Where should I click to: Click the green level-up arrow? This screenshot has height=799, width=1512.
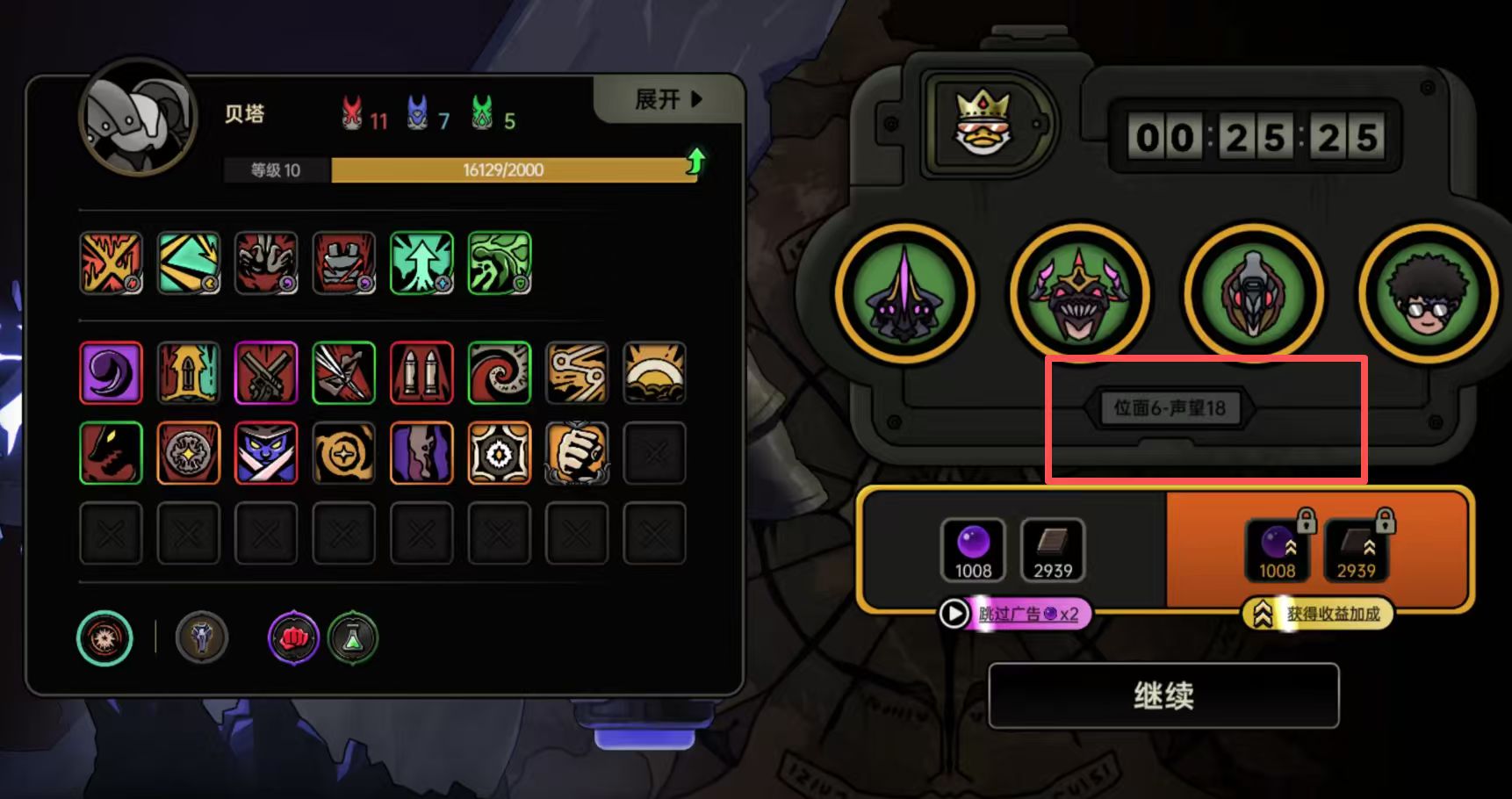point(695,162)
